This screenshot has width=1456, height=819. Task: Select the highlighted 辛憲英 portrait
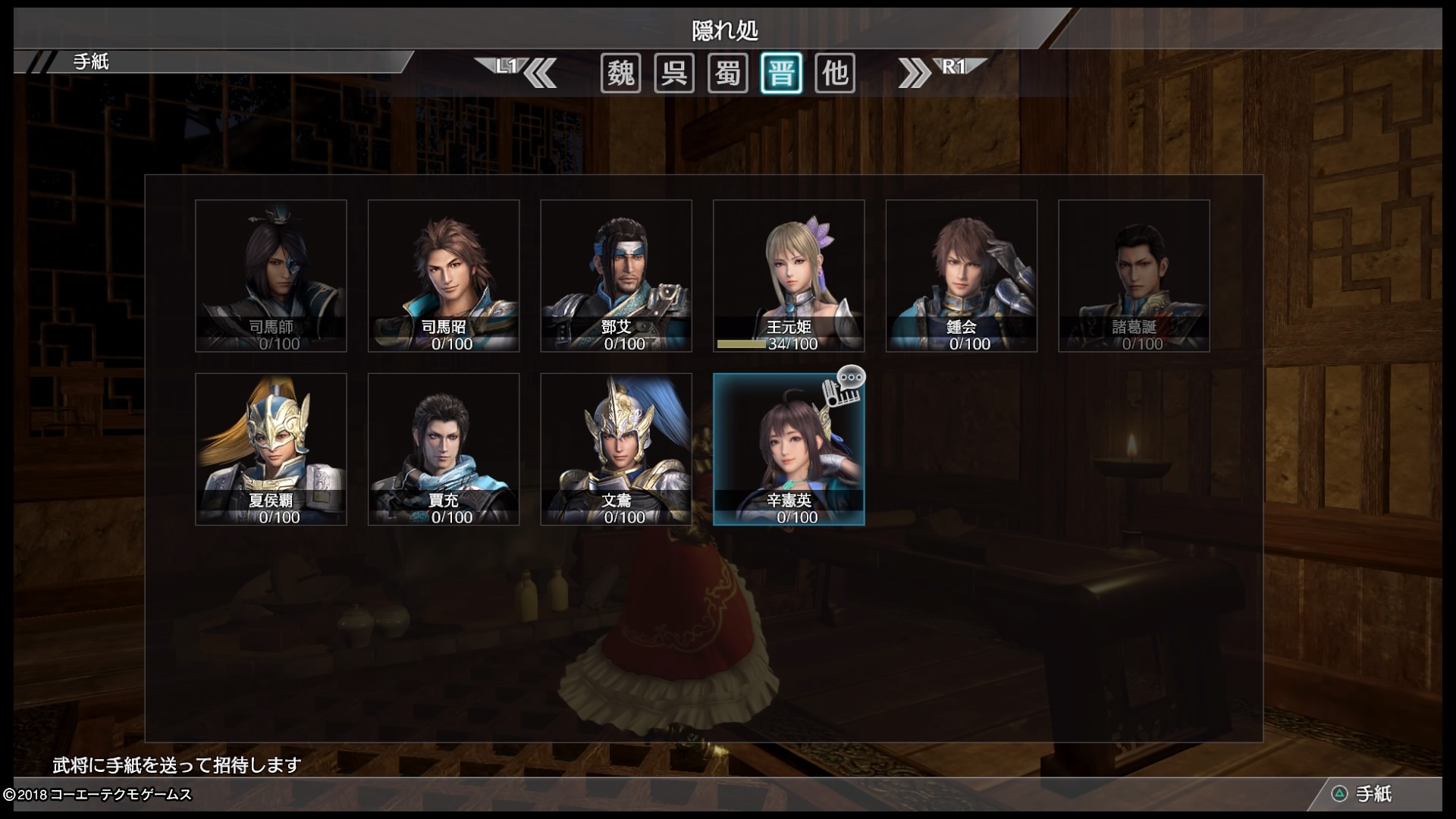(789, 449)
